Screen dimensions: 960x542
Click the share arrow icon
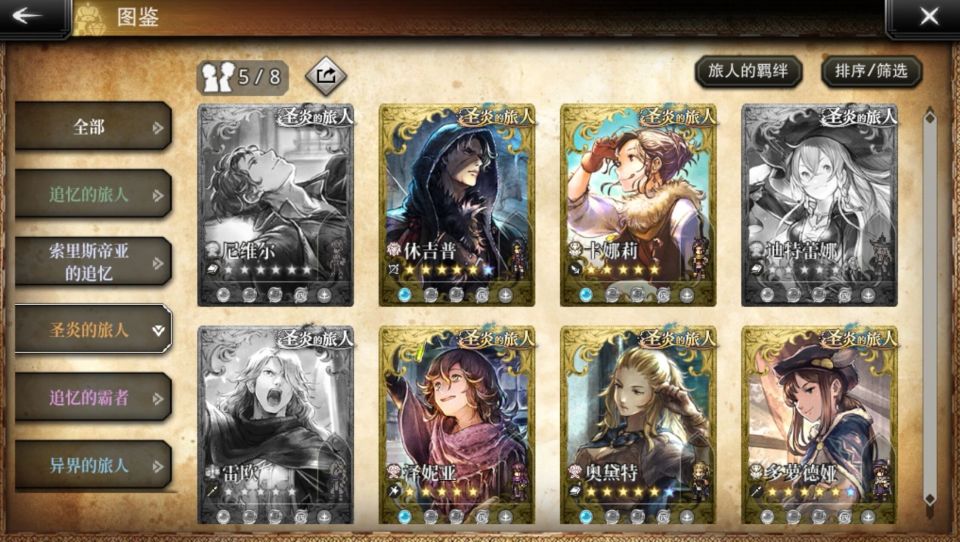click(x=325, y=75)
